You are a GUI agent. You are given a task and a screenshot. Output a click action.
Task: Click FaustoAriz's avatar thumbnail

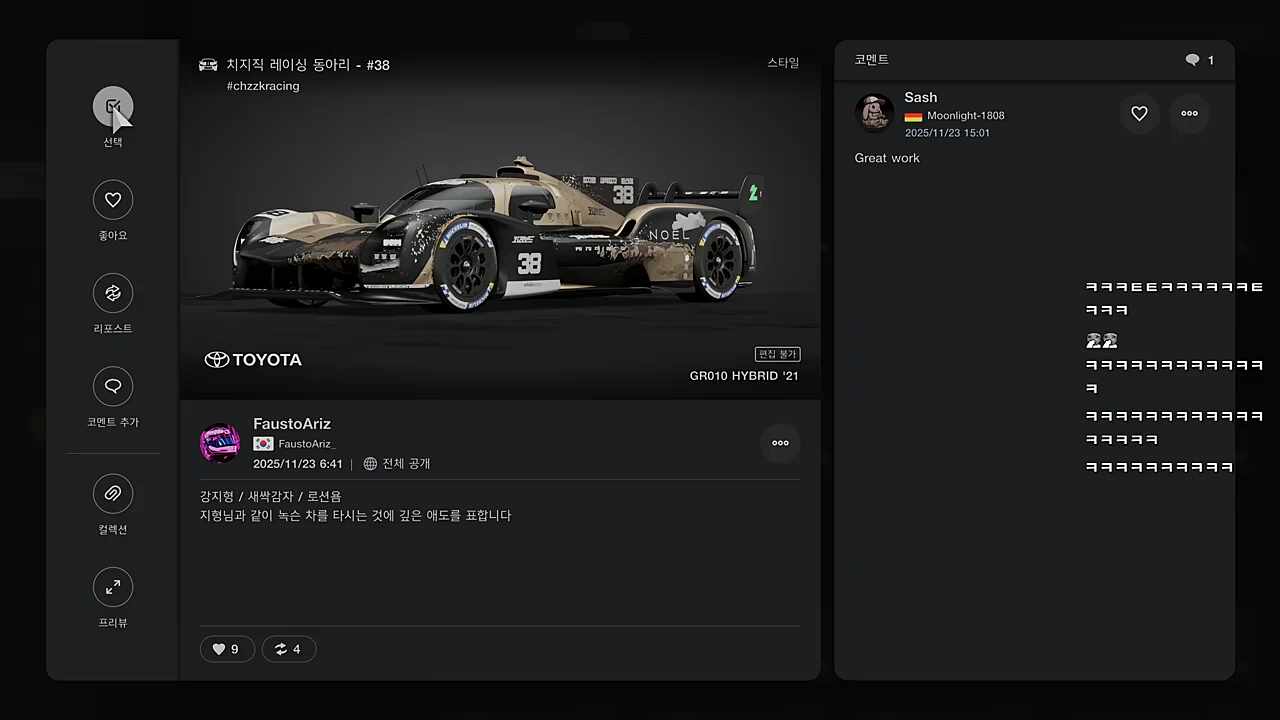tap(219, 443)
